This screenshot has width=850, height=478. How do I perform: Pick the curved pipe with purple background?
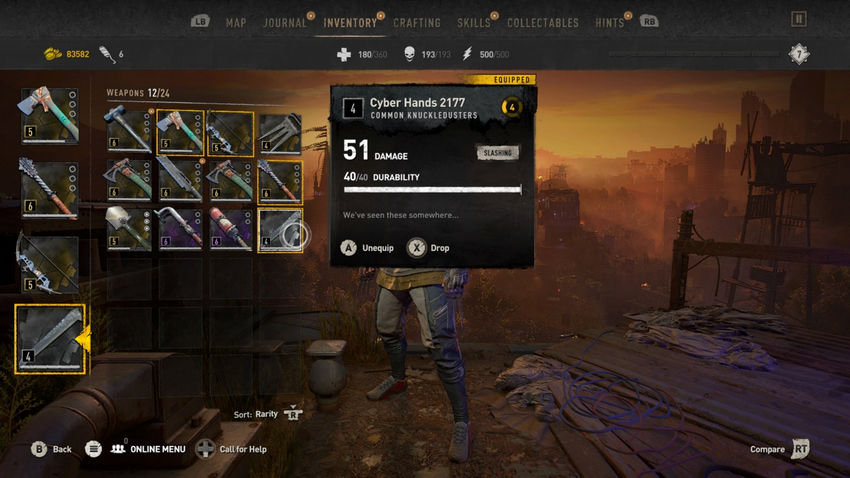pyautogui.click(x=180, y=228)
